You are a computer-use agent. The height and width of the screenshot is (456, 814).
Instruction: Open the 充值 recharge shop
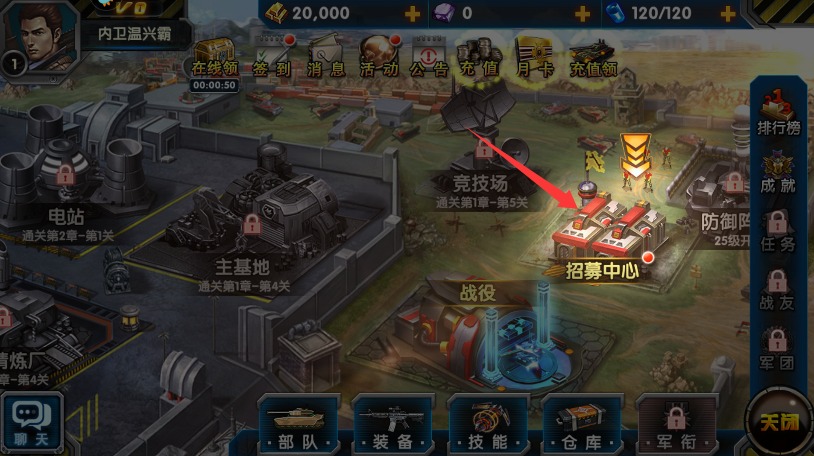click(480, 57)
